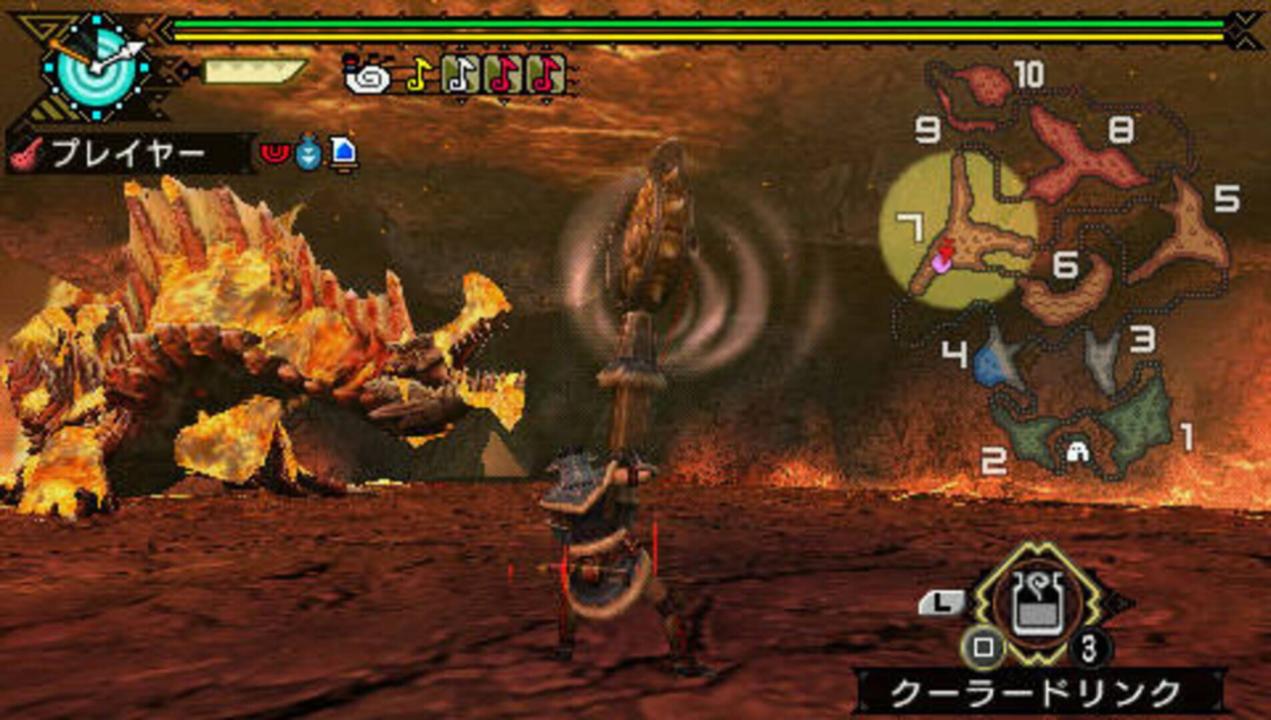
Task: Click the pink player marker on the minimap
Action: pos(940,262)
